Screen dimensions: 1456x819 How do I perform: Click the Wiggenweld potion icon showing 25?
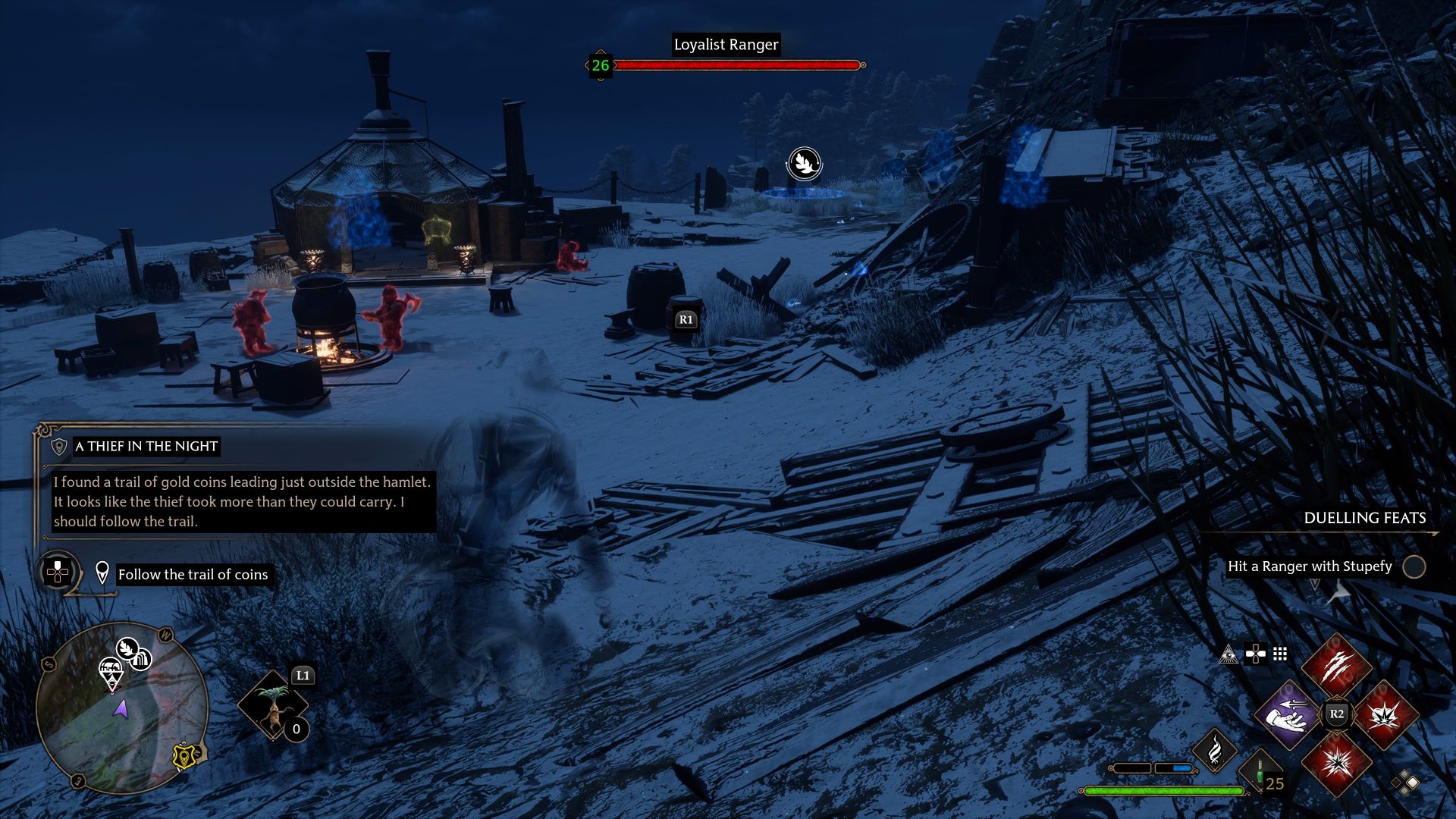[x=1260, y=773]
